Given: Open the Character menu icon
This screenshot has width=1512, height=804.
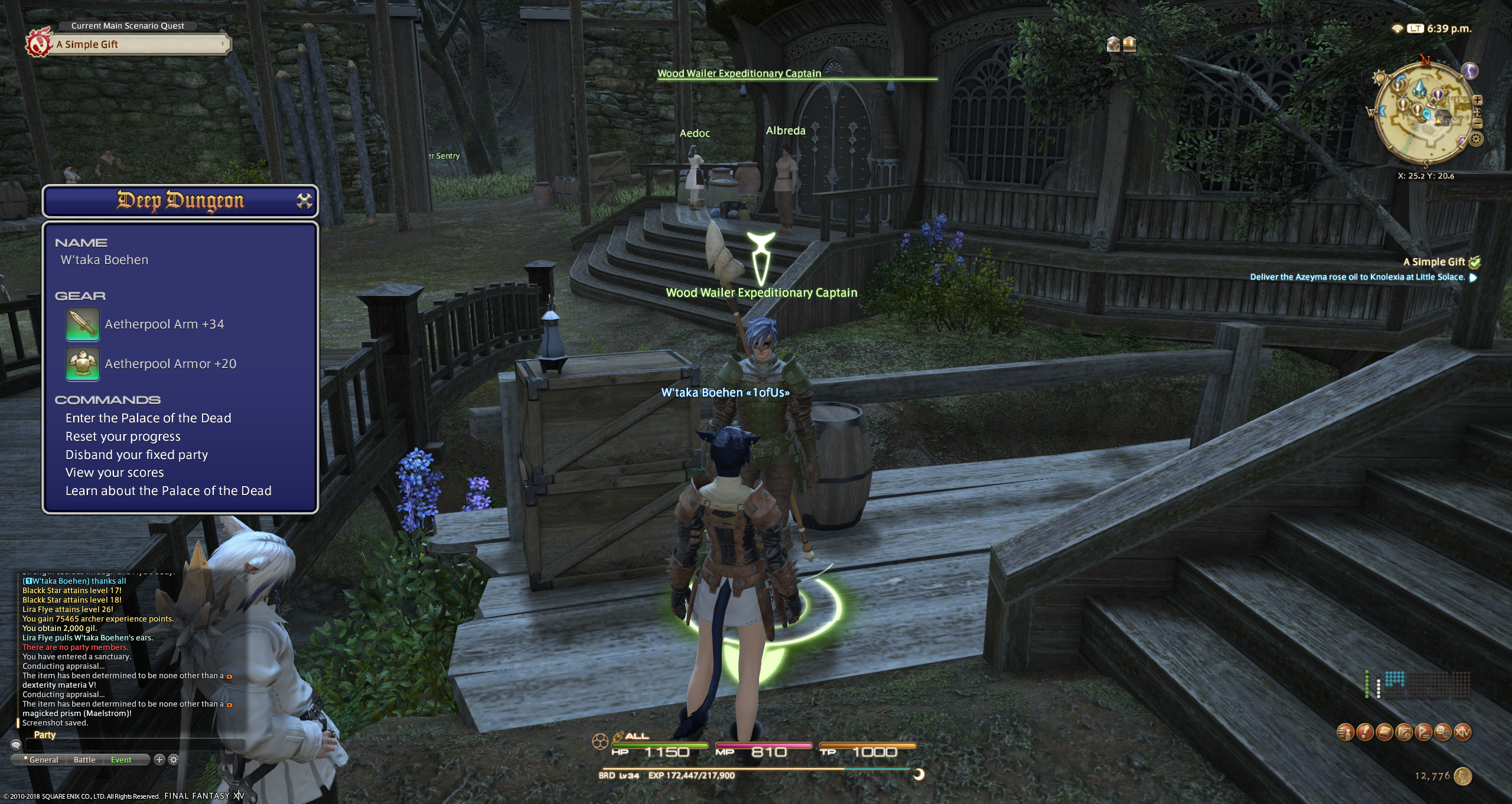Looking at the screenshot, I should [1345, 733].
